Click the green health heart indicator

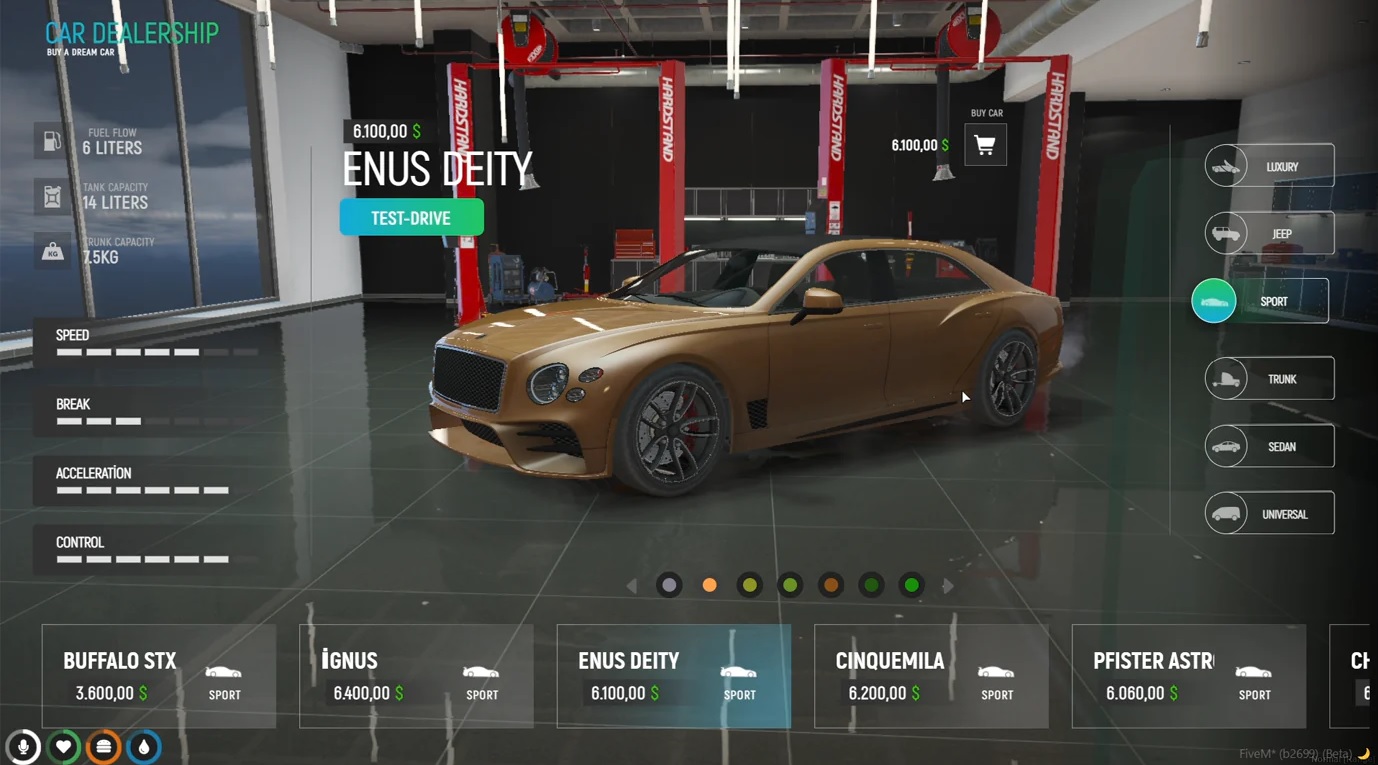[x=63, y=746]
